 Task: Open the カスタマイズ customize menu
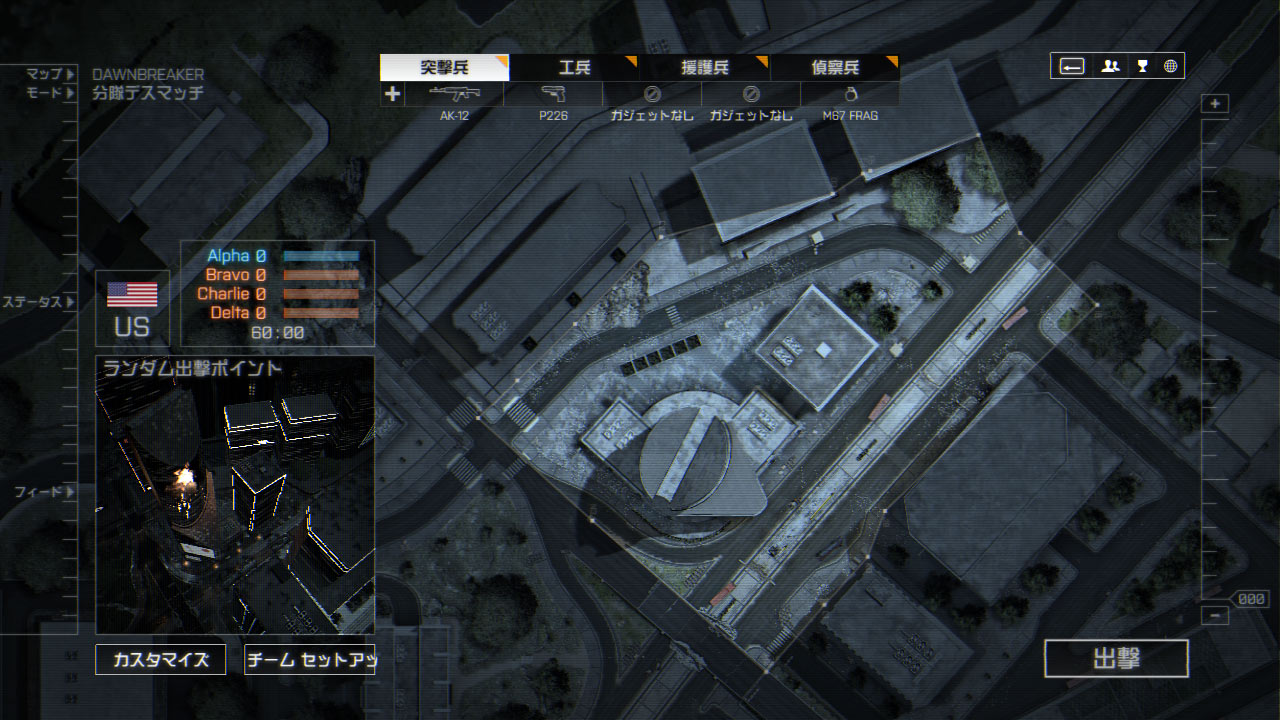pos(160,660)
